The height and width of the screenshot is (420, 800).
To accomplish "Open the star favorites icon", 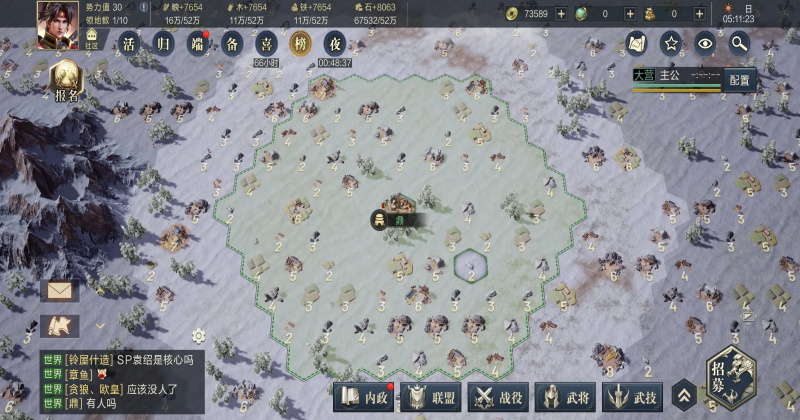I will pos(672,43).
